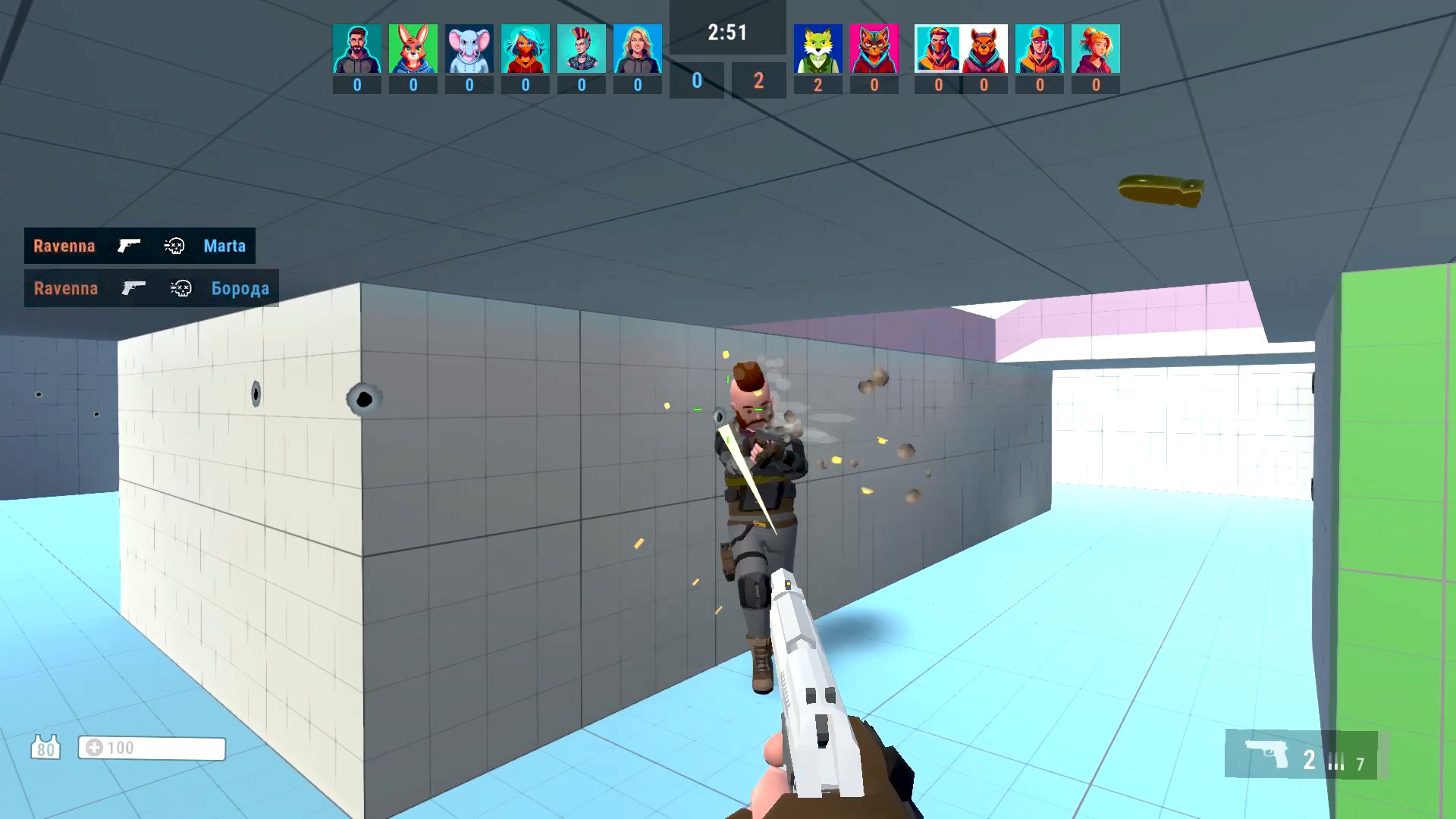Viewport: 1456px width, 819px height.
Task: Click the left team score showing 0
Action: 695,80
